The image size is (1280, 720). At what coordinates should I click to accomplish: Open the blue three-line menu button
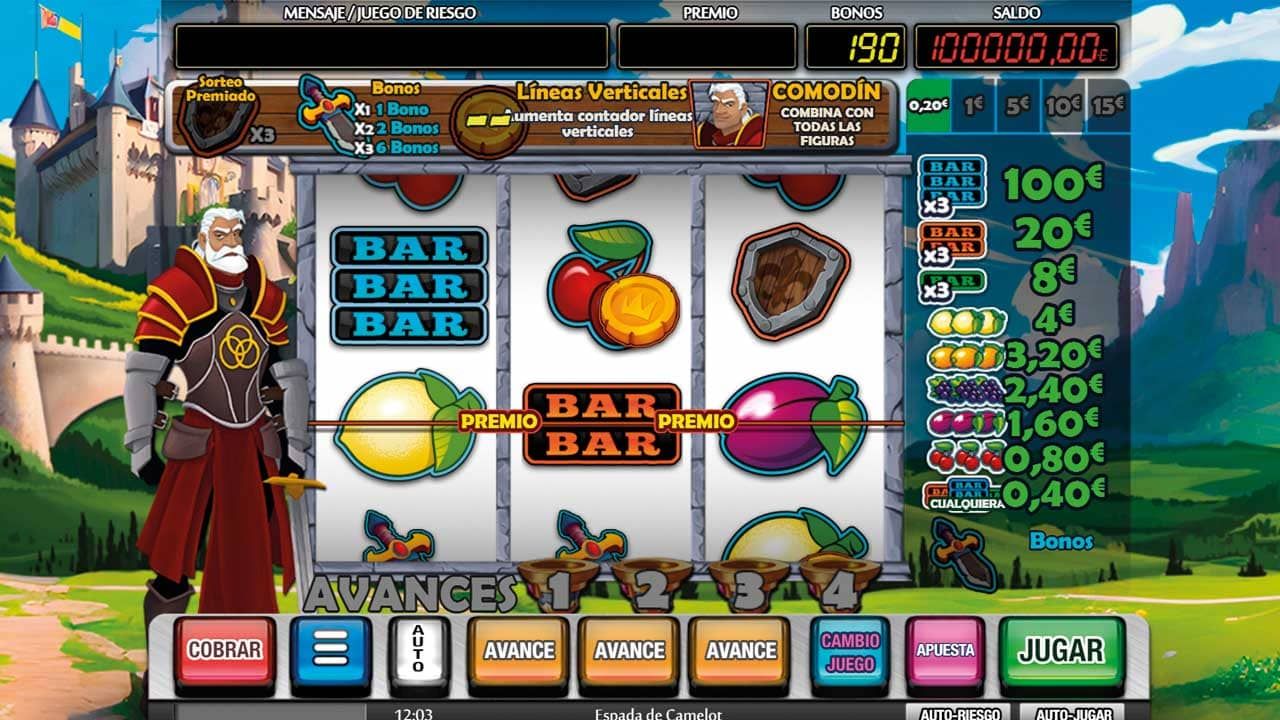pyautogui.click(x=331, y=651)
